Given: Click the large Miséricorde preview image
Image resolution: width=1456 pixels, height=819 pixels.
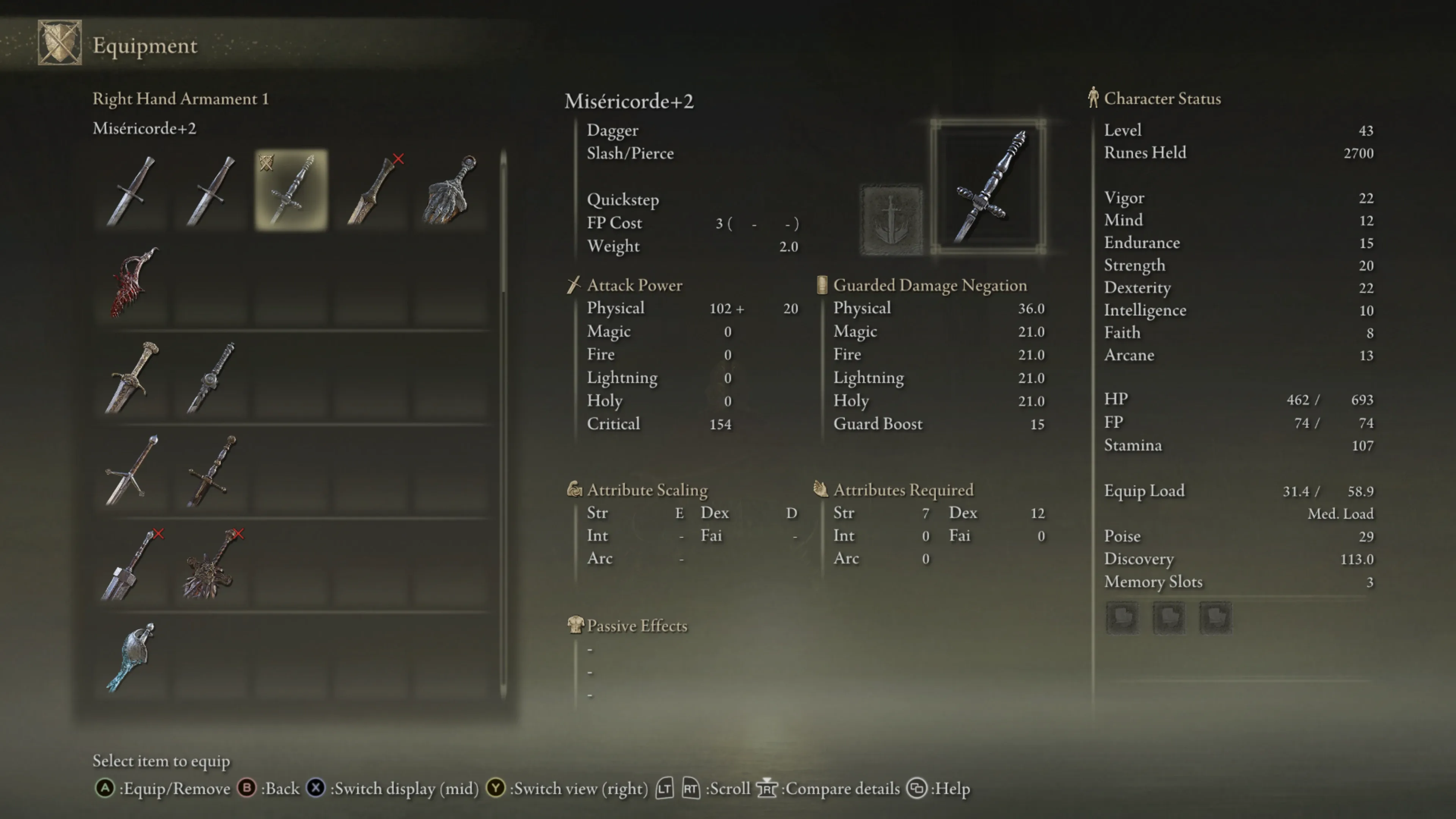Looking at the screenshot, I should 988,187.
